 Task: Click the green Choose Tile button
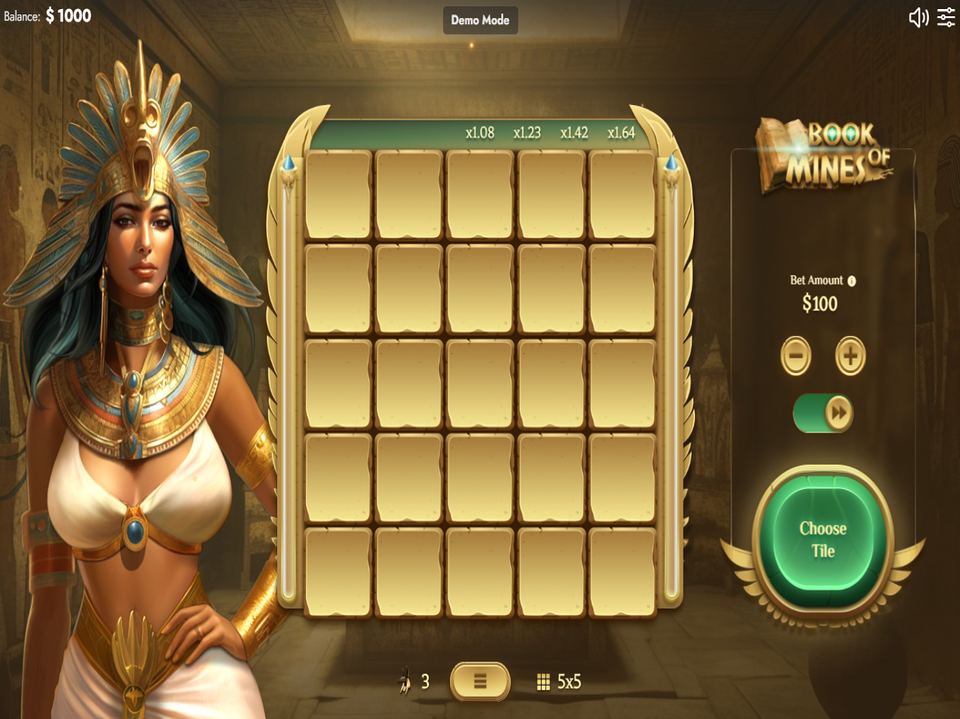pos(822,540)
